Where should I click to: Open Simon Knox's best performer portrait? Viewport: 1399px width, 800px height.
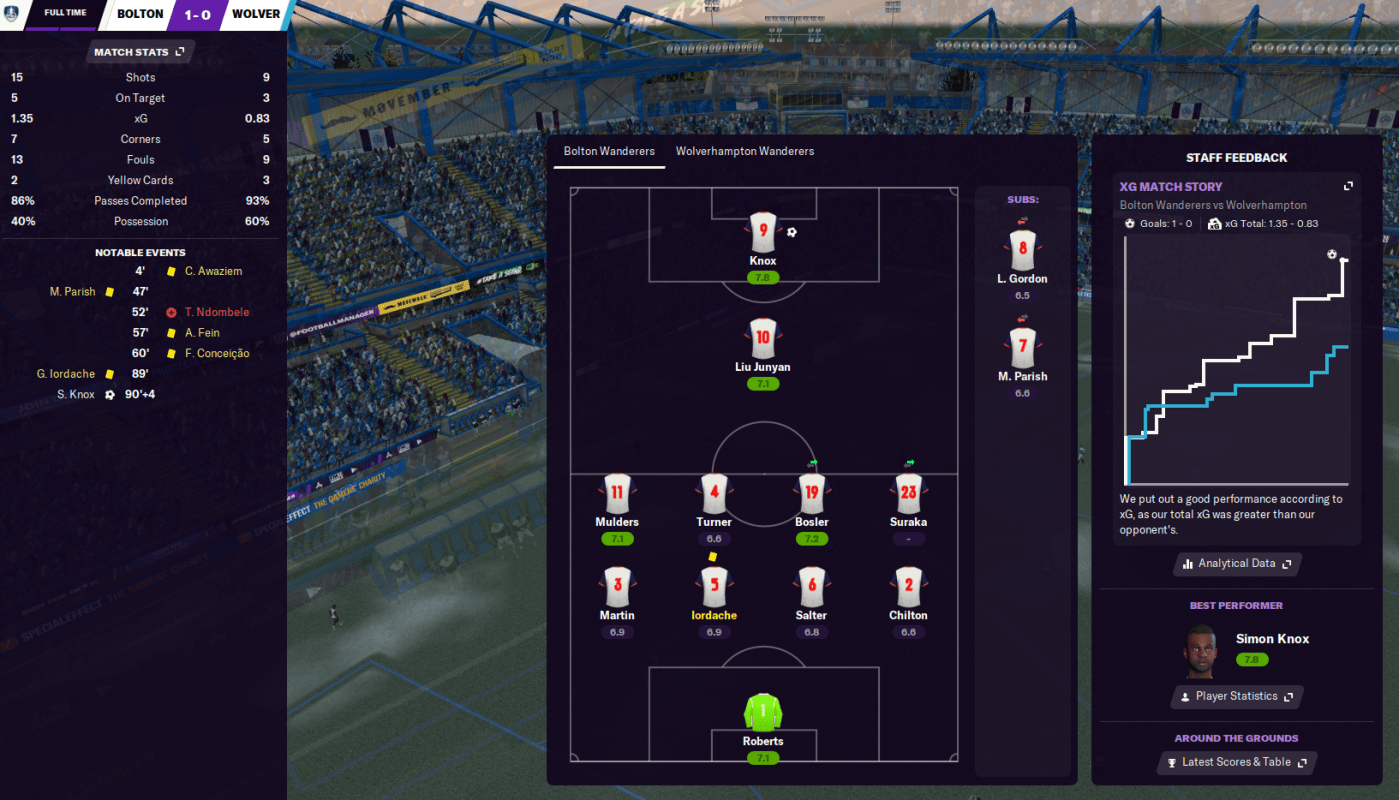[x=1200, y=648]
